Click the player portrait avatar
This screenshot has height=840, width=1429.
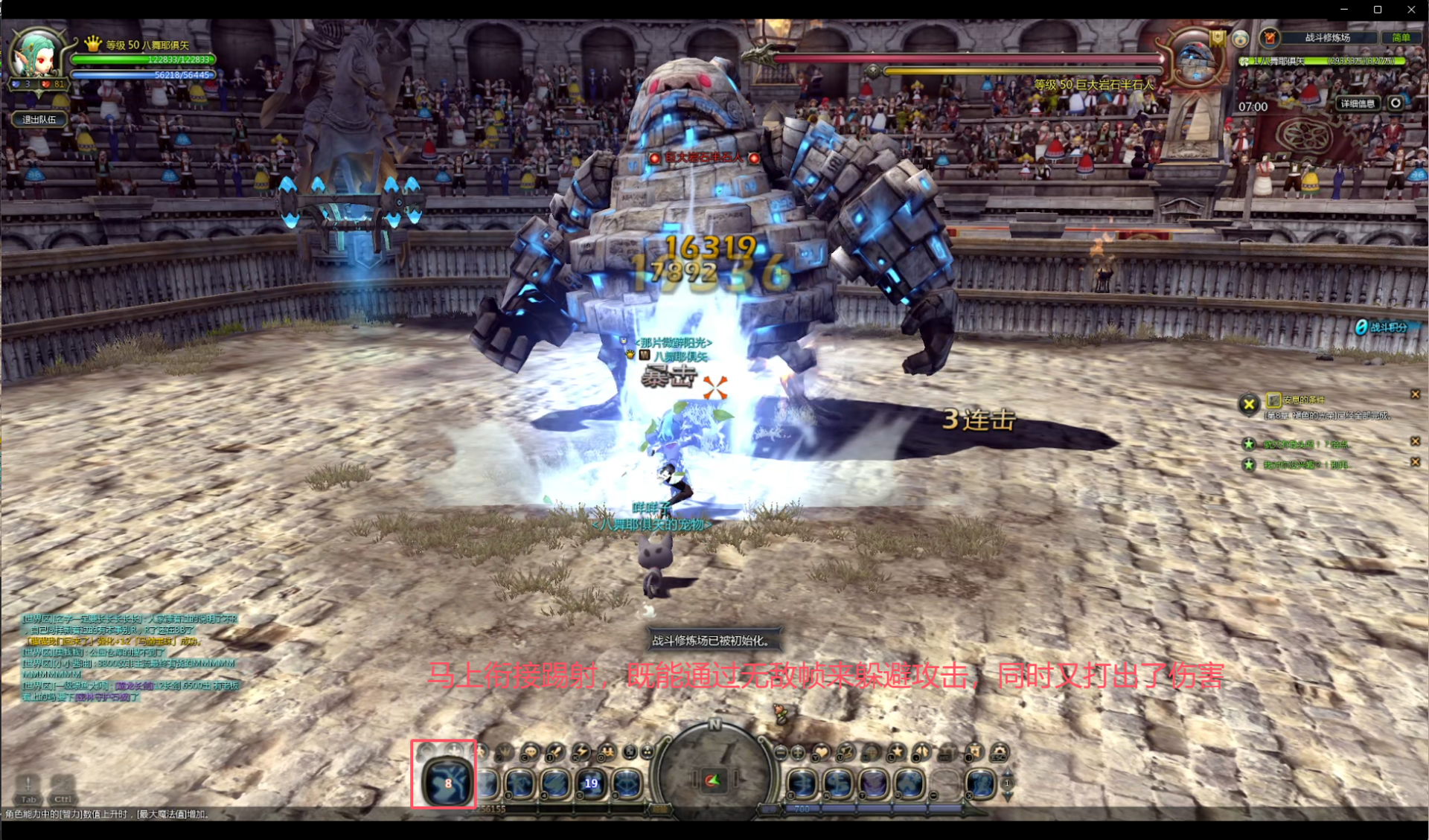(36, 54)
